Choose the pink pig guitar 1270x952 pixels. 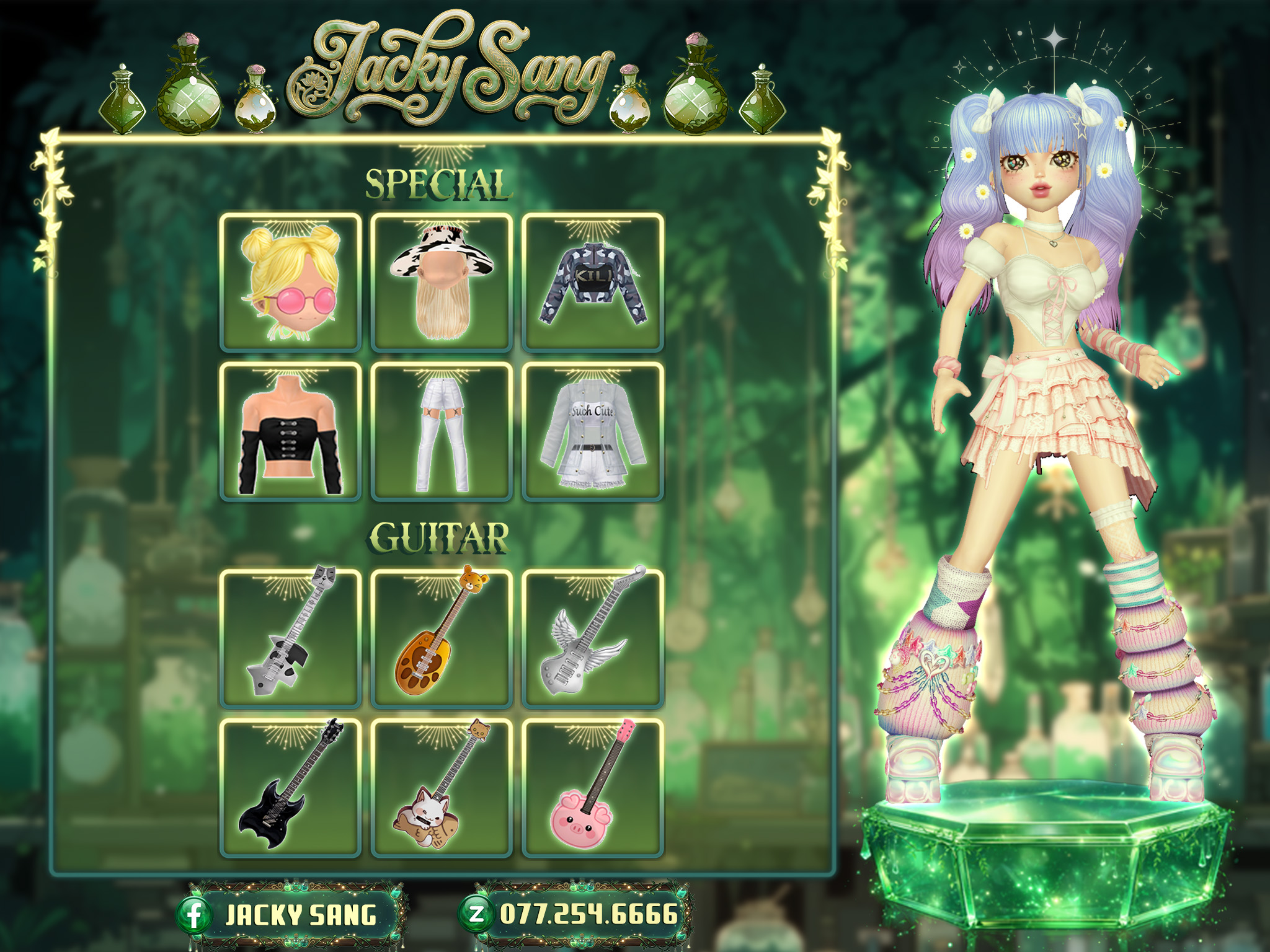point(593,788)
